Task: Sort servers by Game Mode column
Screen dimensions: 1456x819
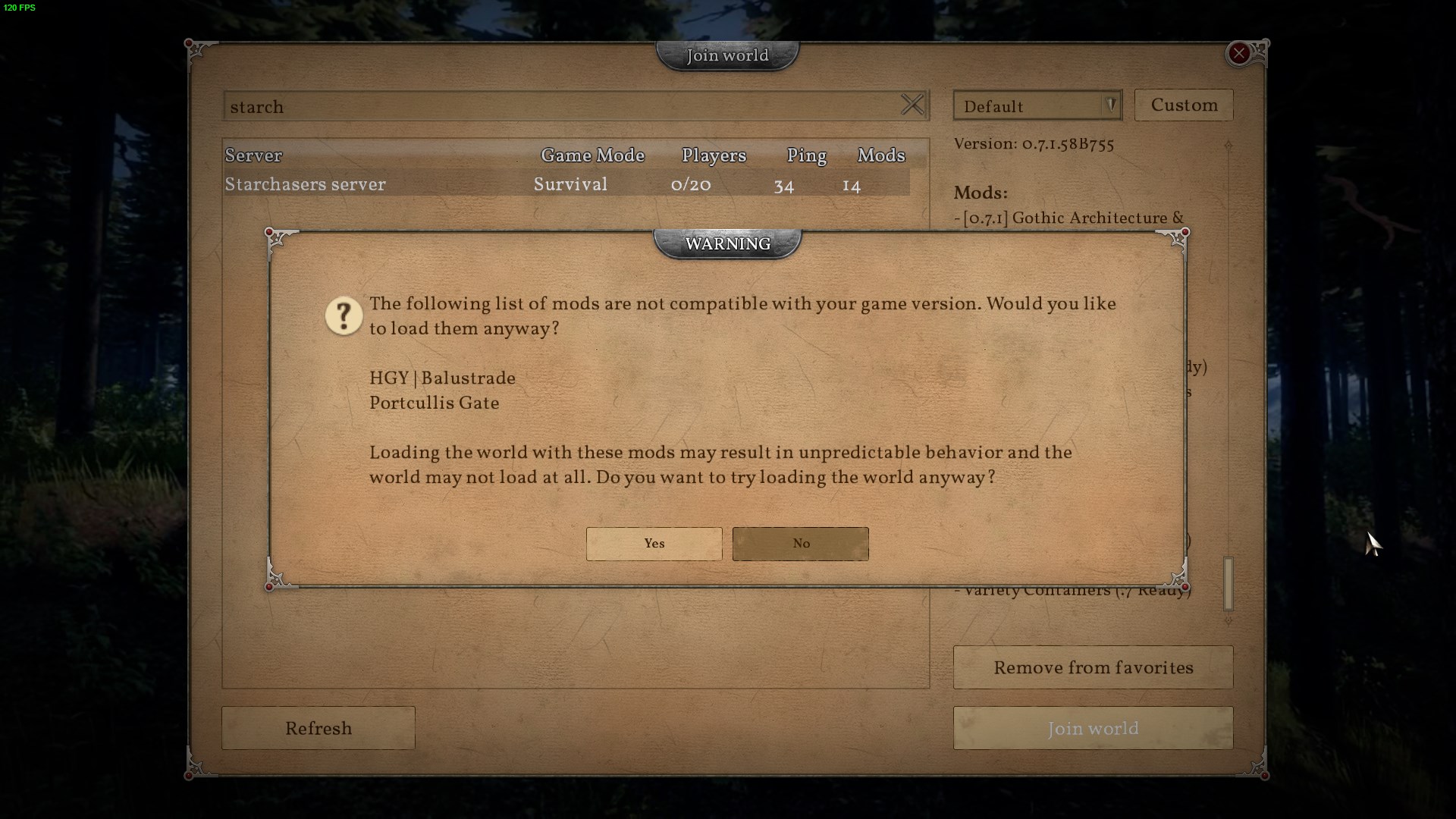Action: (x=592, y=155)
